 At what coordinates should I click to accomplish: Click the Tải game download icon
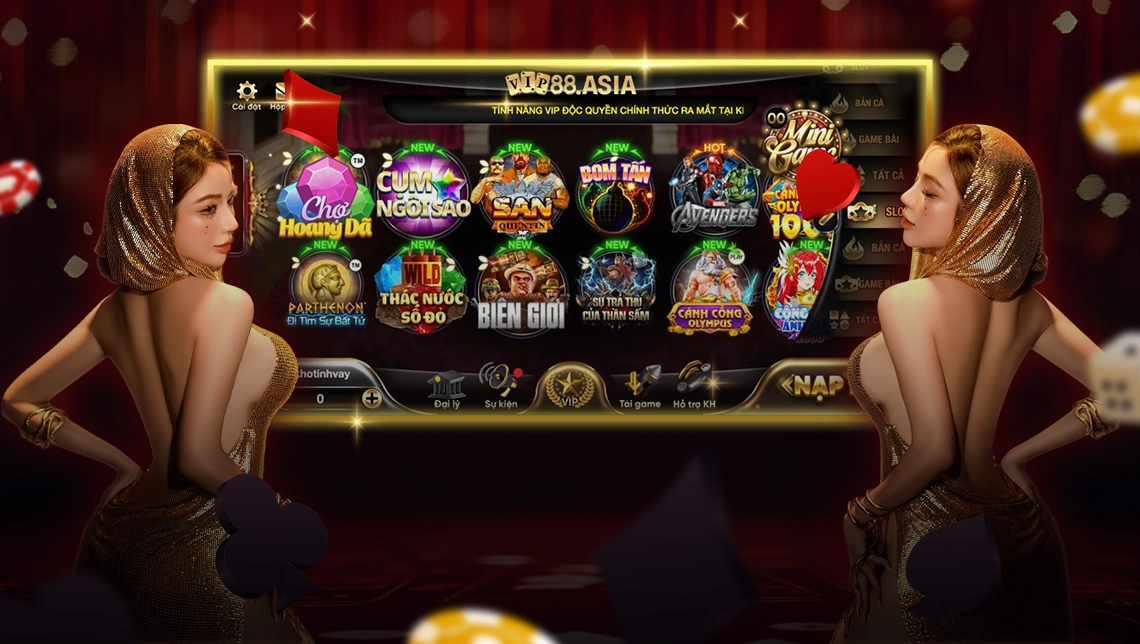(x=640, y=388)
